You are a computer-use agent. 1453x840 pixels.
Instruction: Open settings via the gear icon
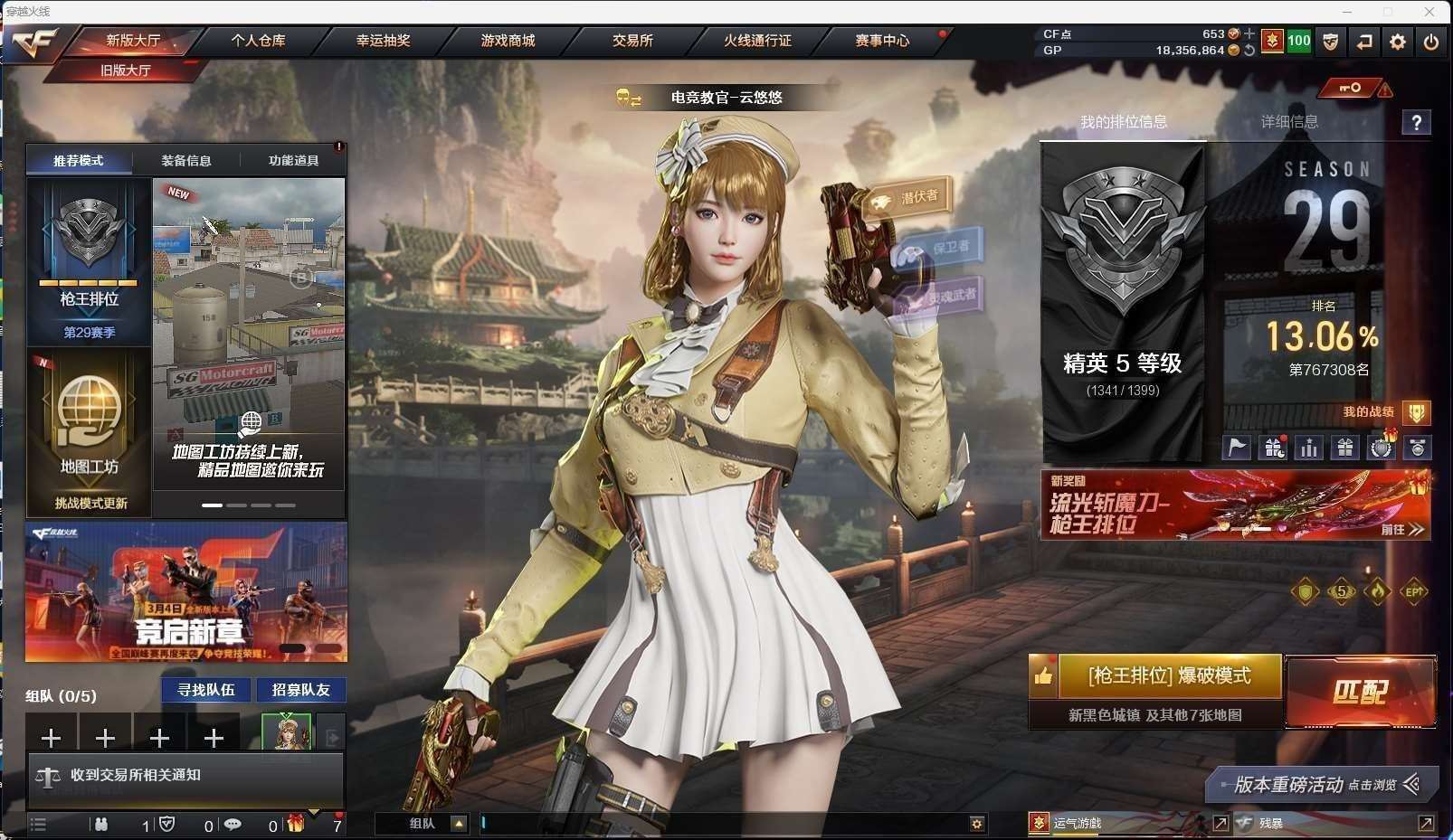tap(1398, 42)
